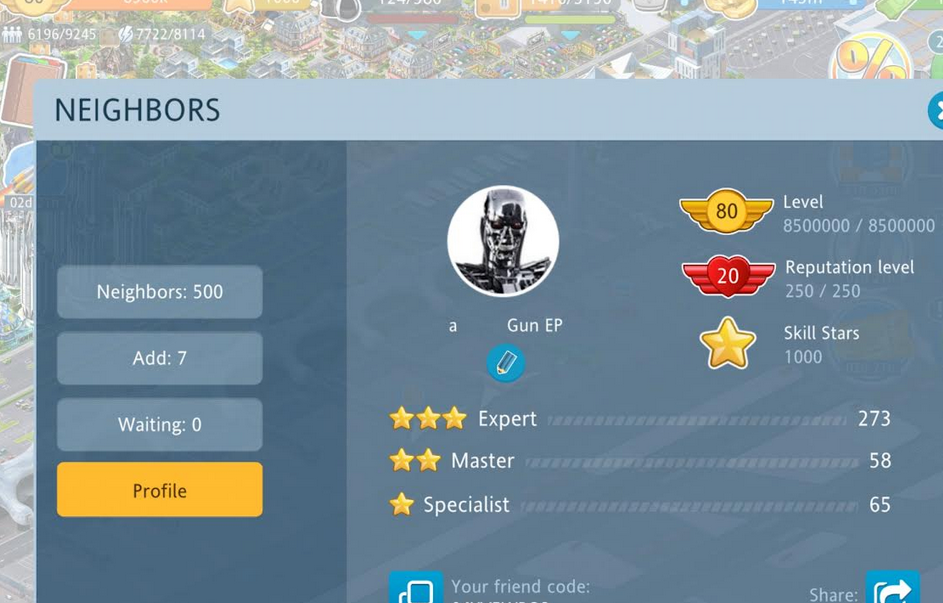Tap the Terminator profile avatar
This screenshot has width=943, height=603.
click(x=503, y=241)
